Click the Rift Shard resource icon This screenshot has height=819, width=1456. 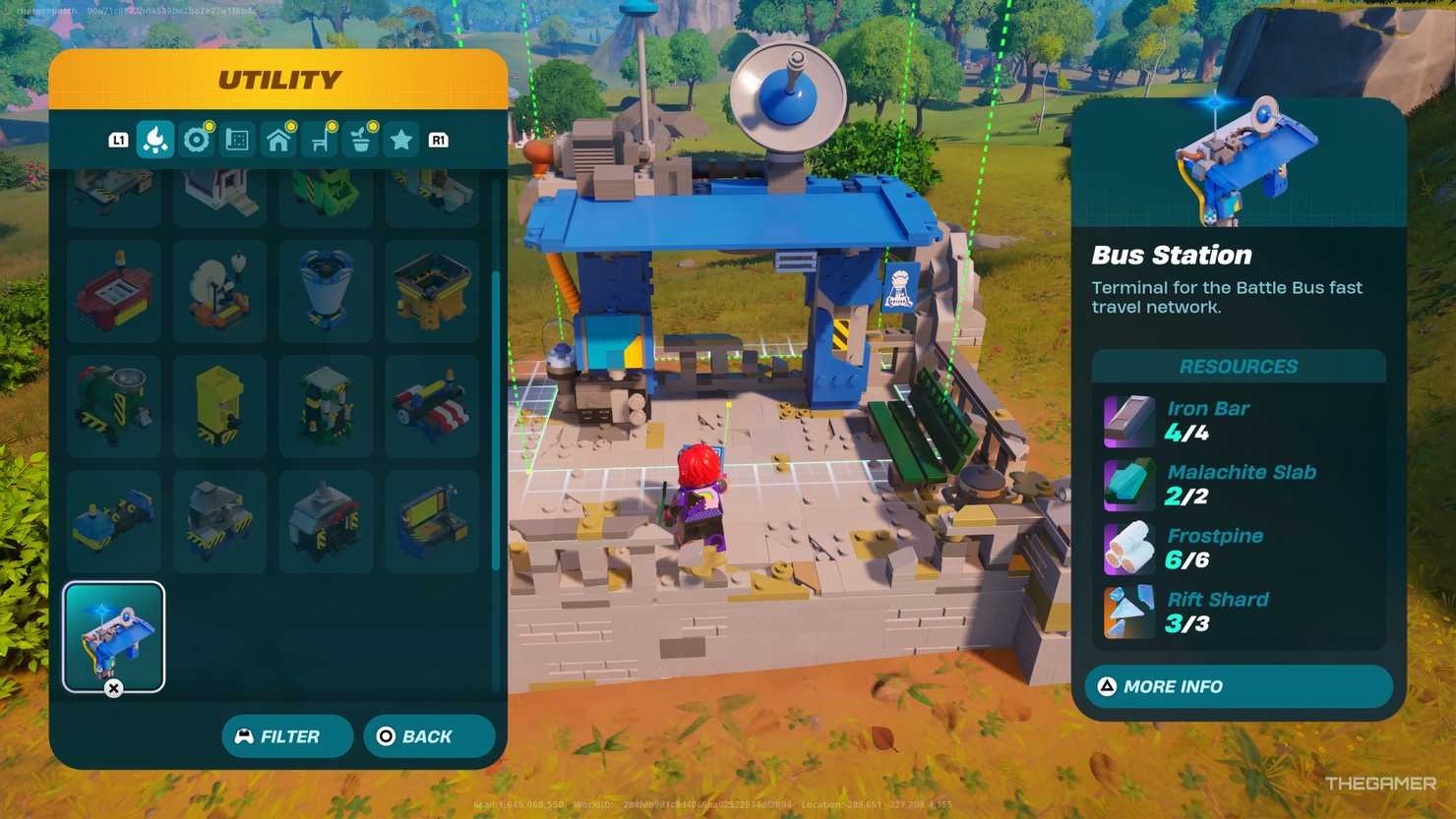coord(1127,611)
